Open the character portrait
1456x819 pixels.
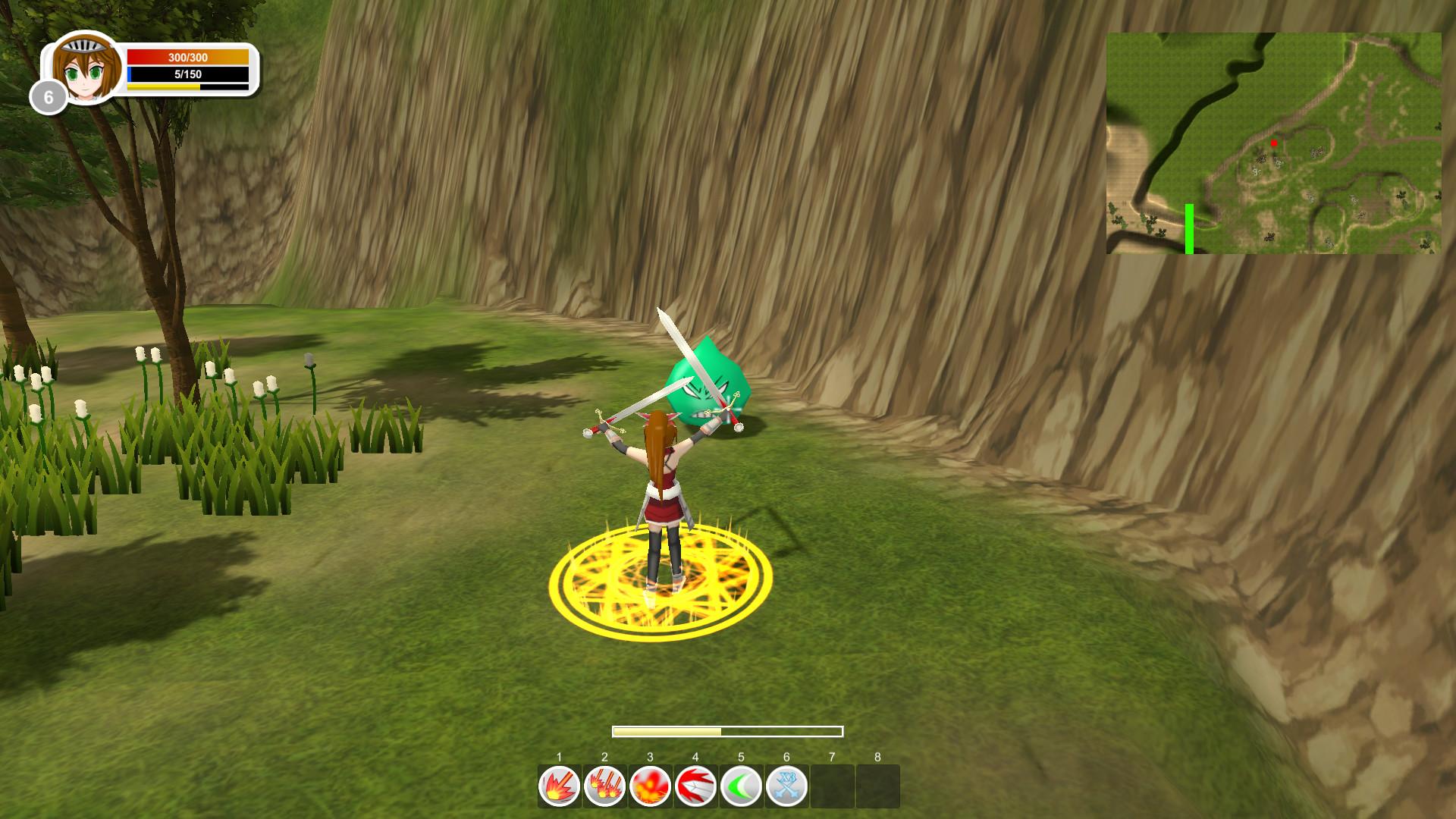click(87, 68)
